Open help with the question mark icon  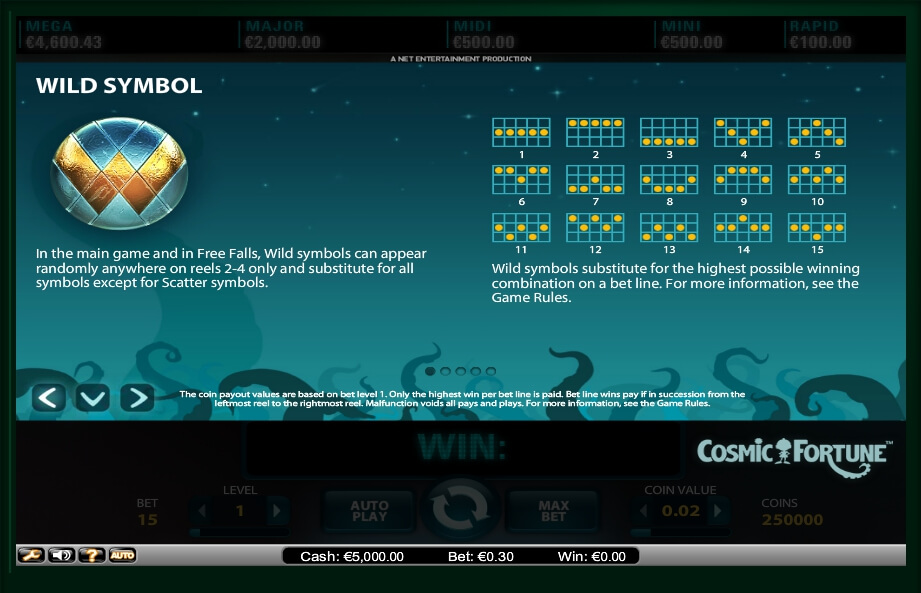point(92,555)
